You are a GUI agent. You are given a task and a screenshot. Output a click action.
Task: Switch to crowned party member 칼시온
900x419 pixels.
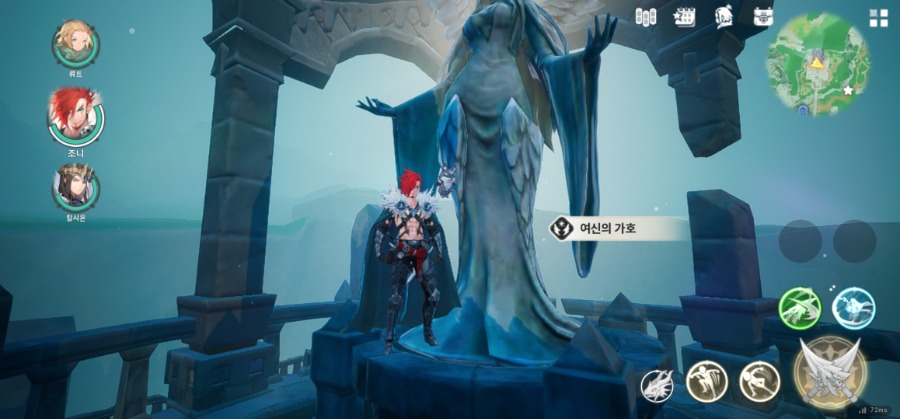(x=76, y=186)
